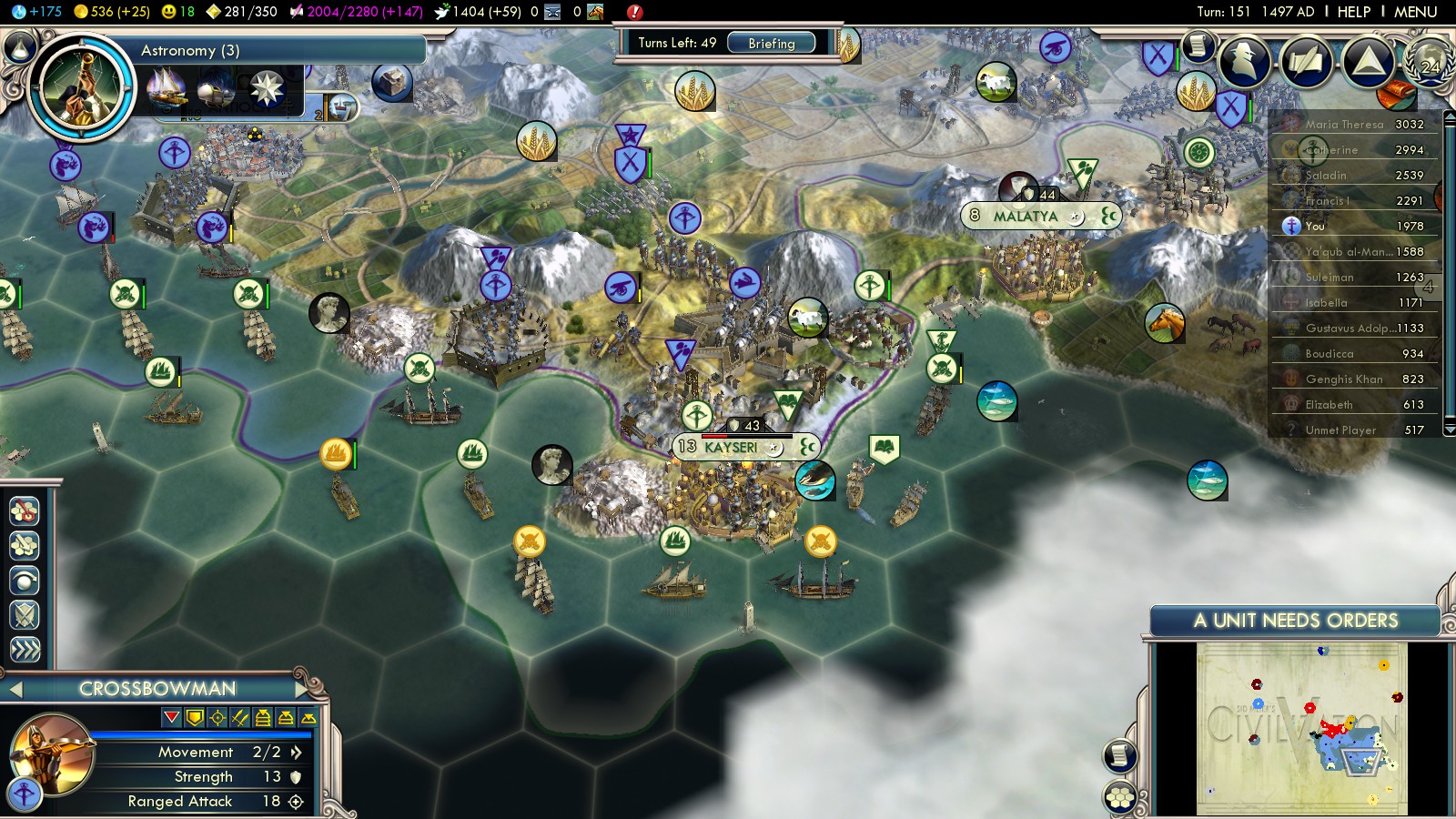Cycle to the next unit arrow
The width and height of the screenshot is (1456, 819).
(x=301, y=689)
